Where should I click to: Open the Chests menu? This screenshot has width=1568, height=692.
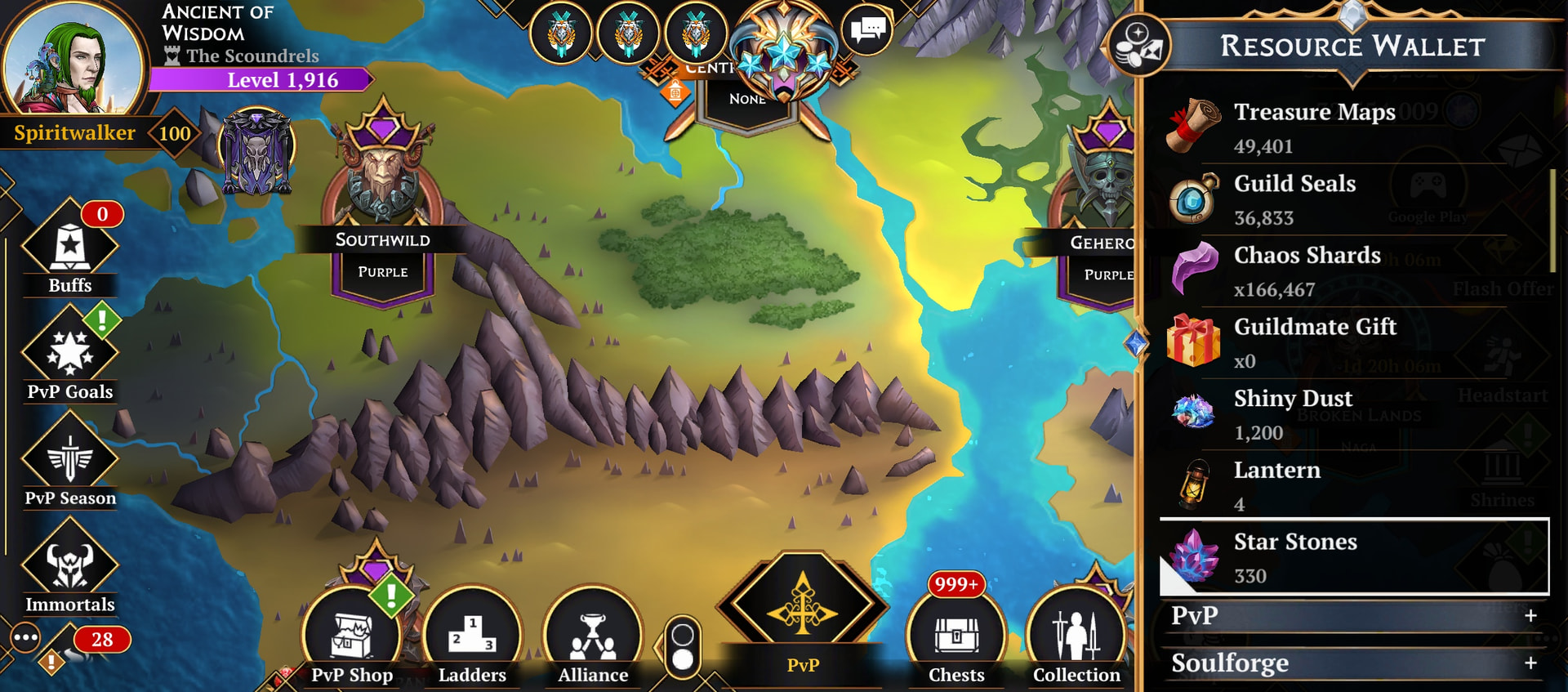[x=956, y=640]
